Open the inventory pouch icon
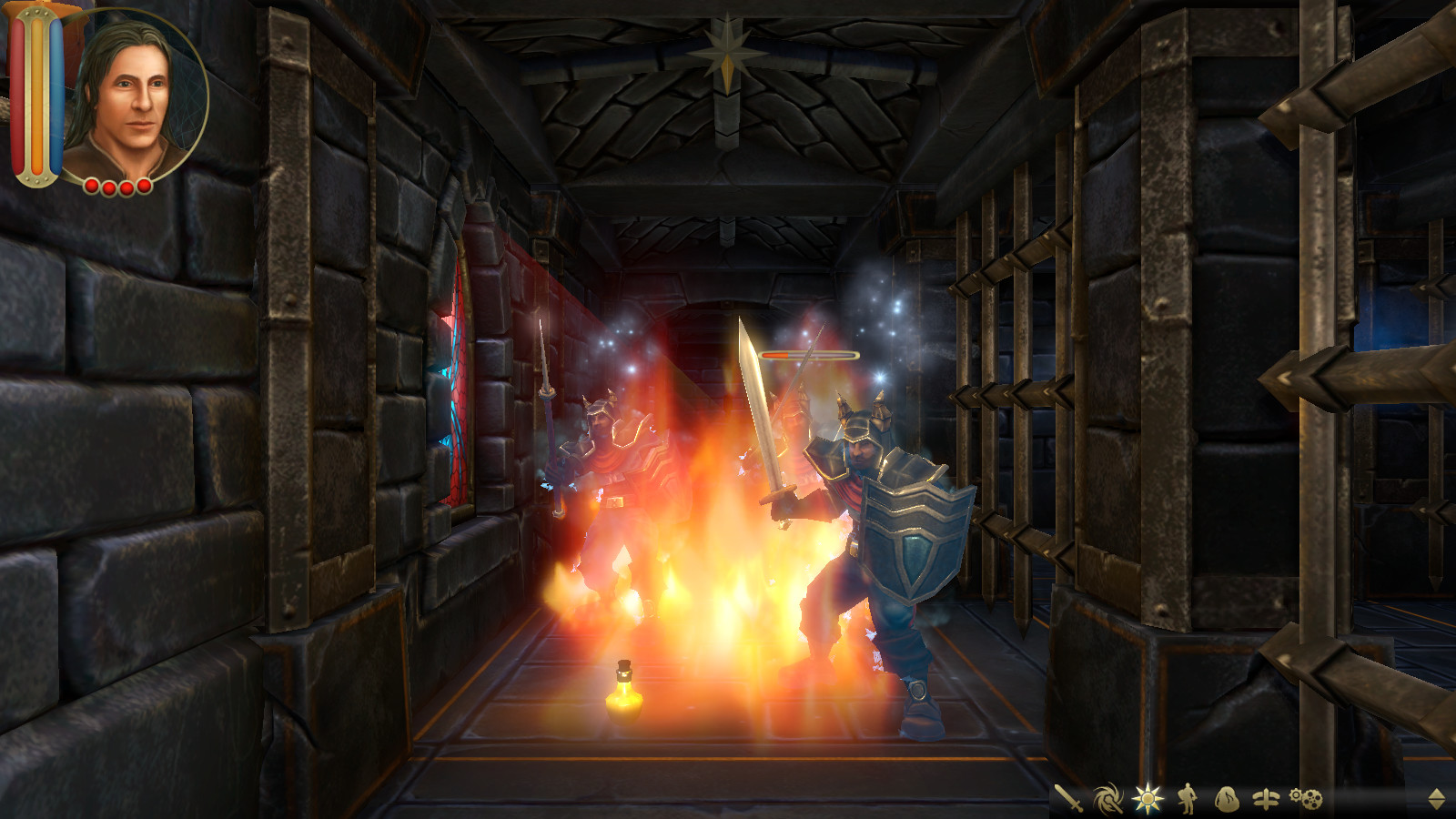This screenshot has width=1456, height=819. pos(1227,796)
